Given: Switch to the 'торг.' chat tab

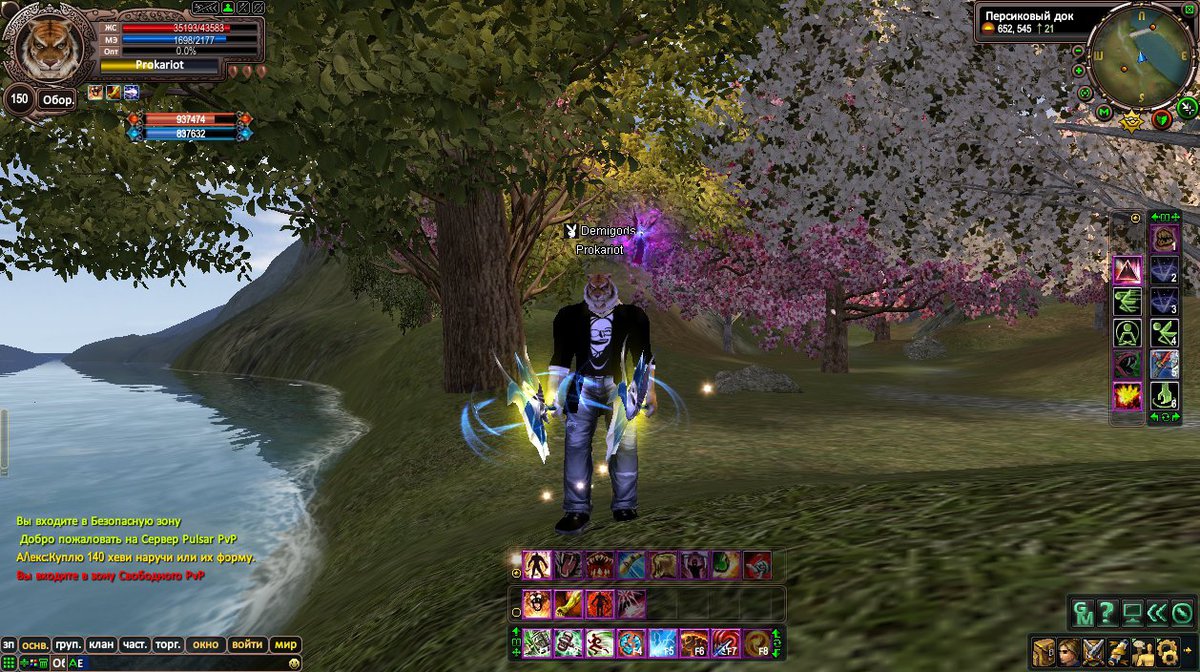Looking at the screenshot, I should [168, 645].
